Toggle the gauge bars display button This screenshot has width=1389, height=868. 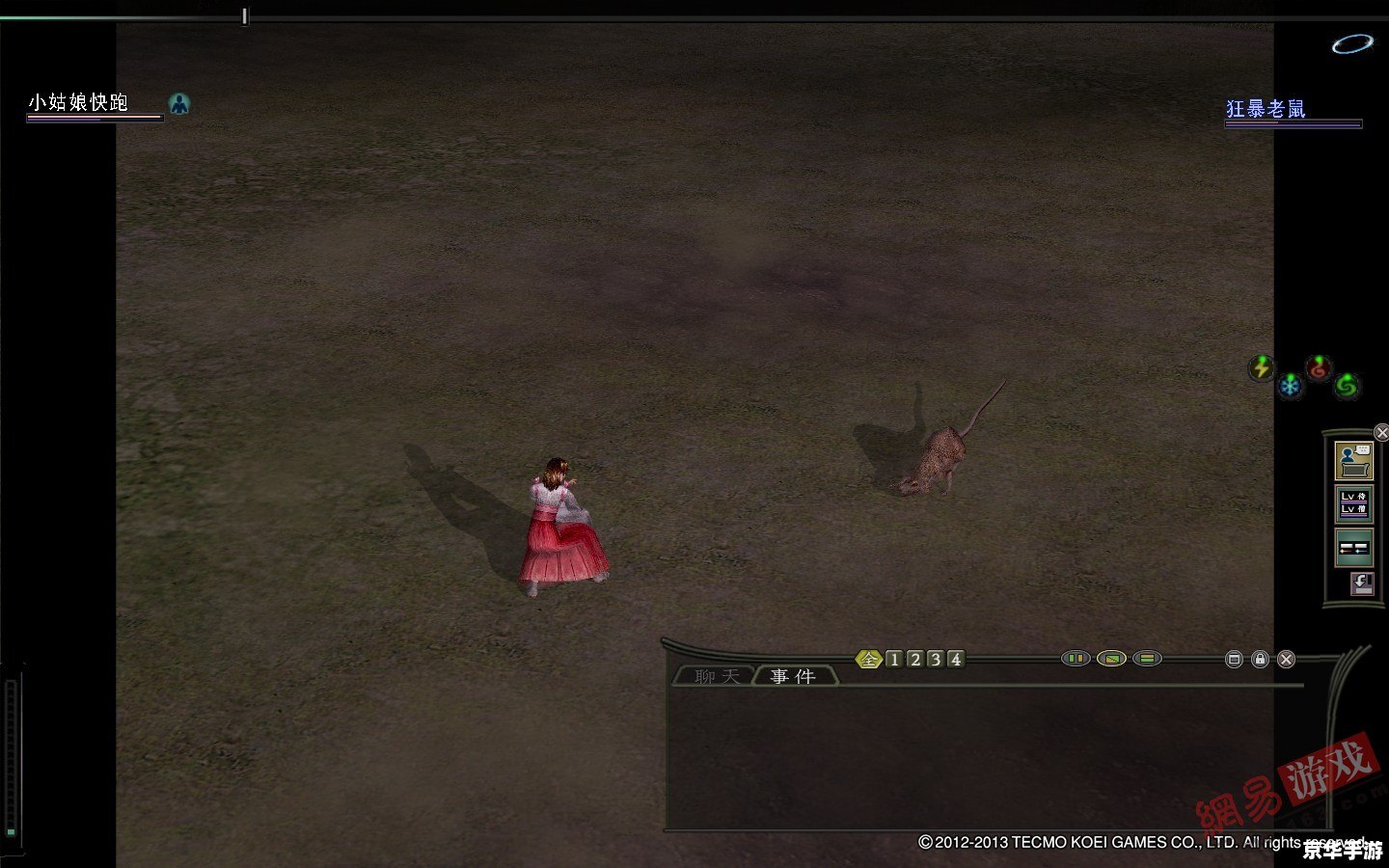1354,547
